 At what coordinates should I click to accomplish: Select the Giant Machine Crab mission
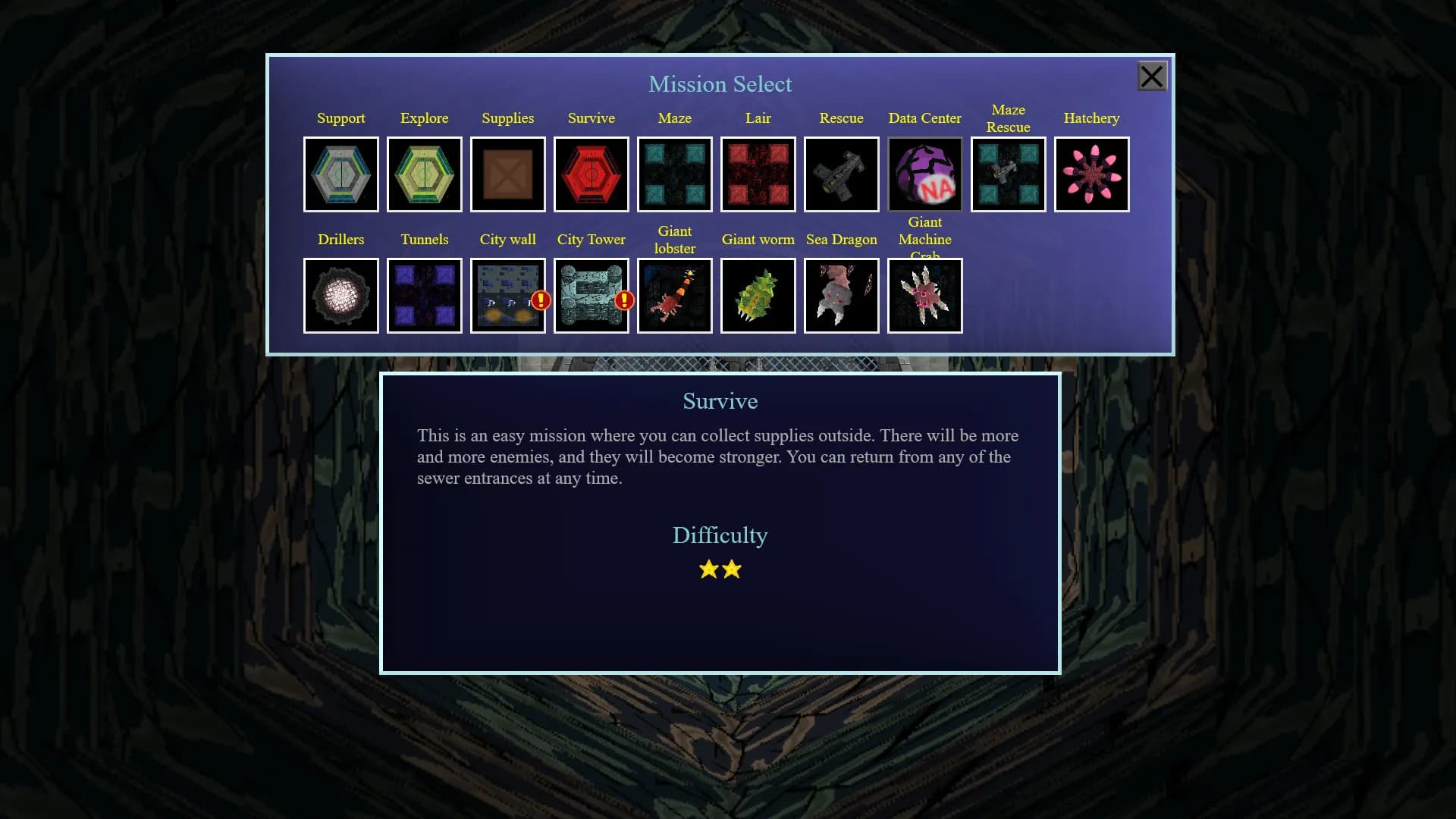[x=925, y=296]
